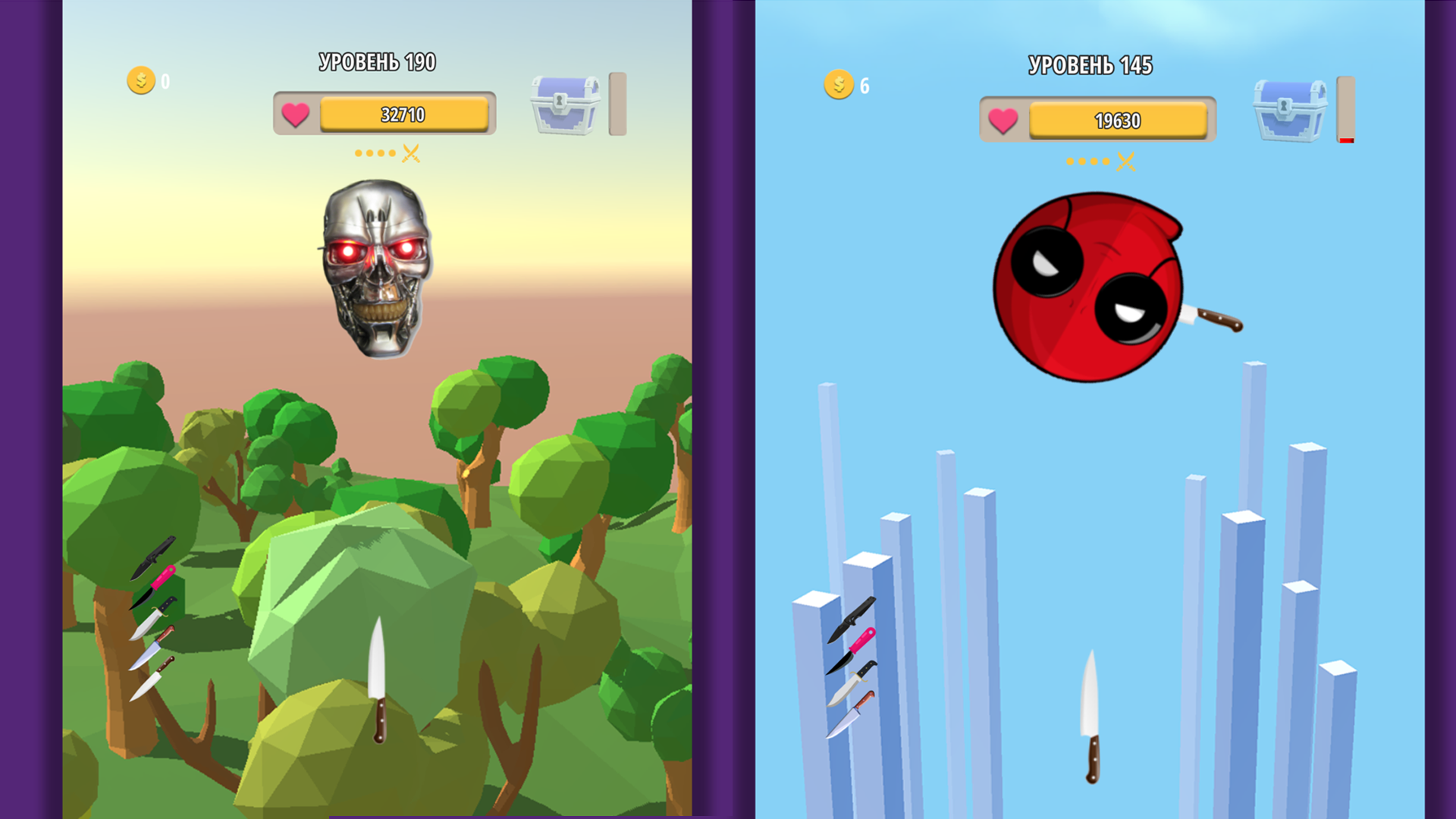Tap the first stage progress dot on level 190
The width and height of the screenshot is (1456, 819).
[x=358, y=152]
